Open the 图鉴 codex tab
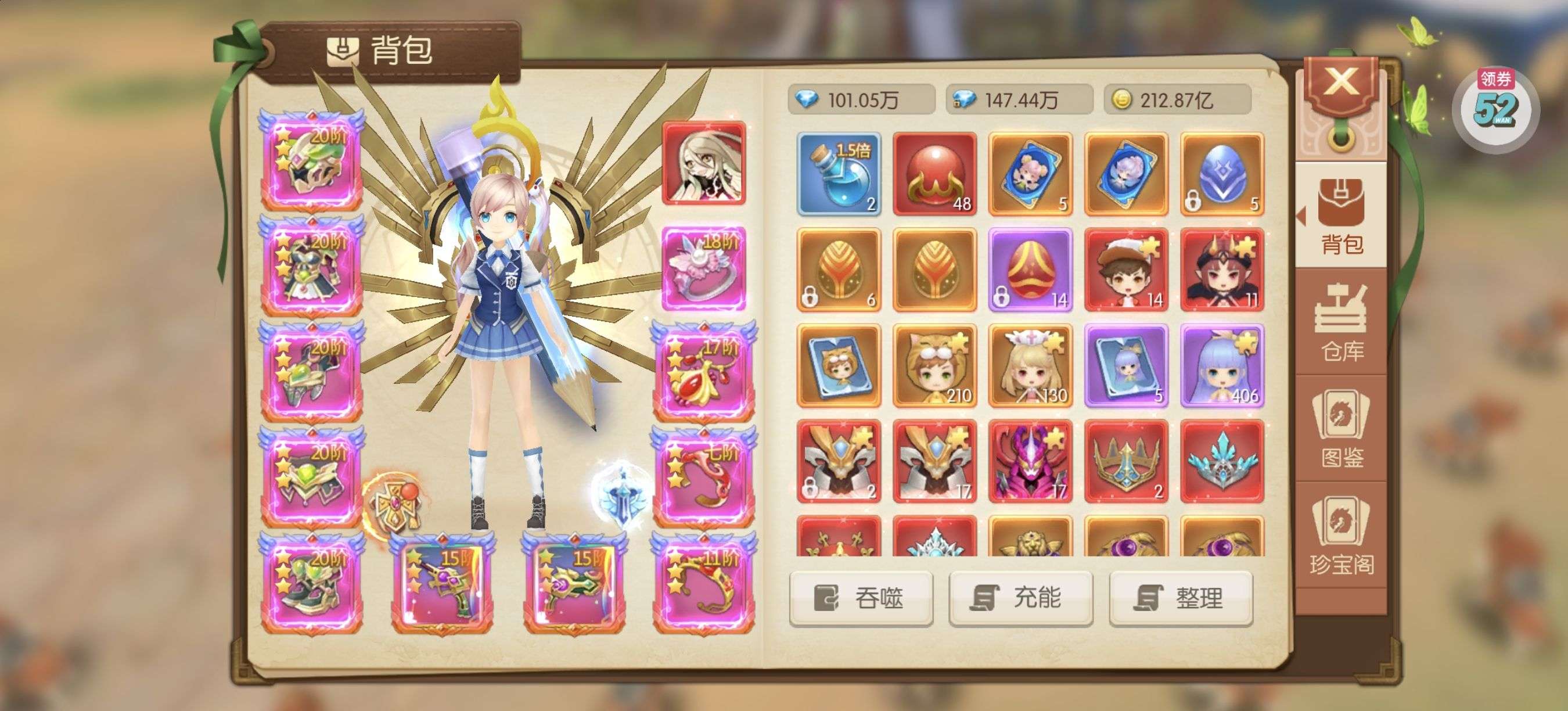The height and width of the screenshot is (711, 1568). (x=1342, y=429)
